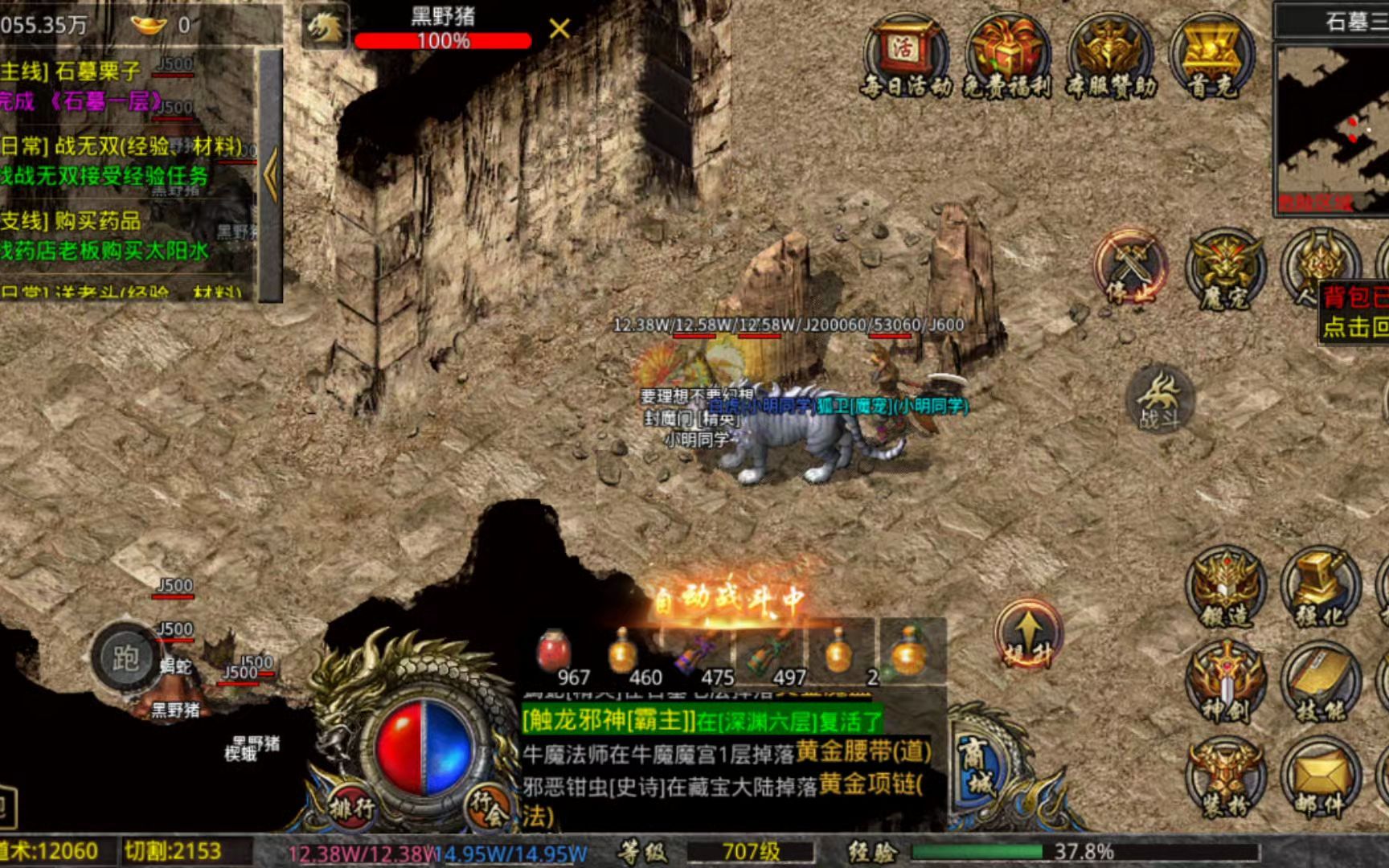Image resolution: width=1389 pixels, height=868 pixels.
Task: Open the 技能 skills book
Action: coord(1320,683)
